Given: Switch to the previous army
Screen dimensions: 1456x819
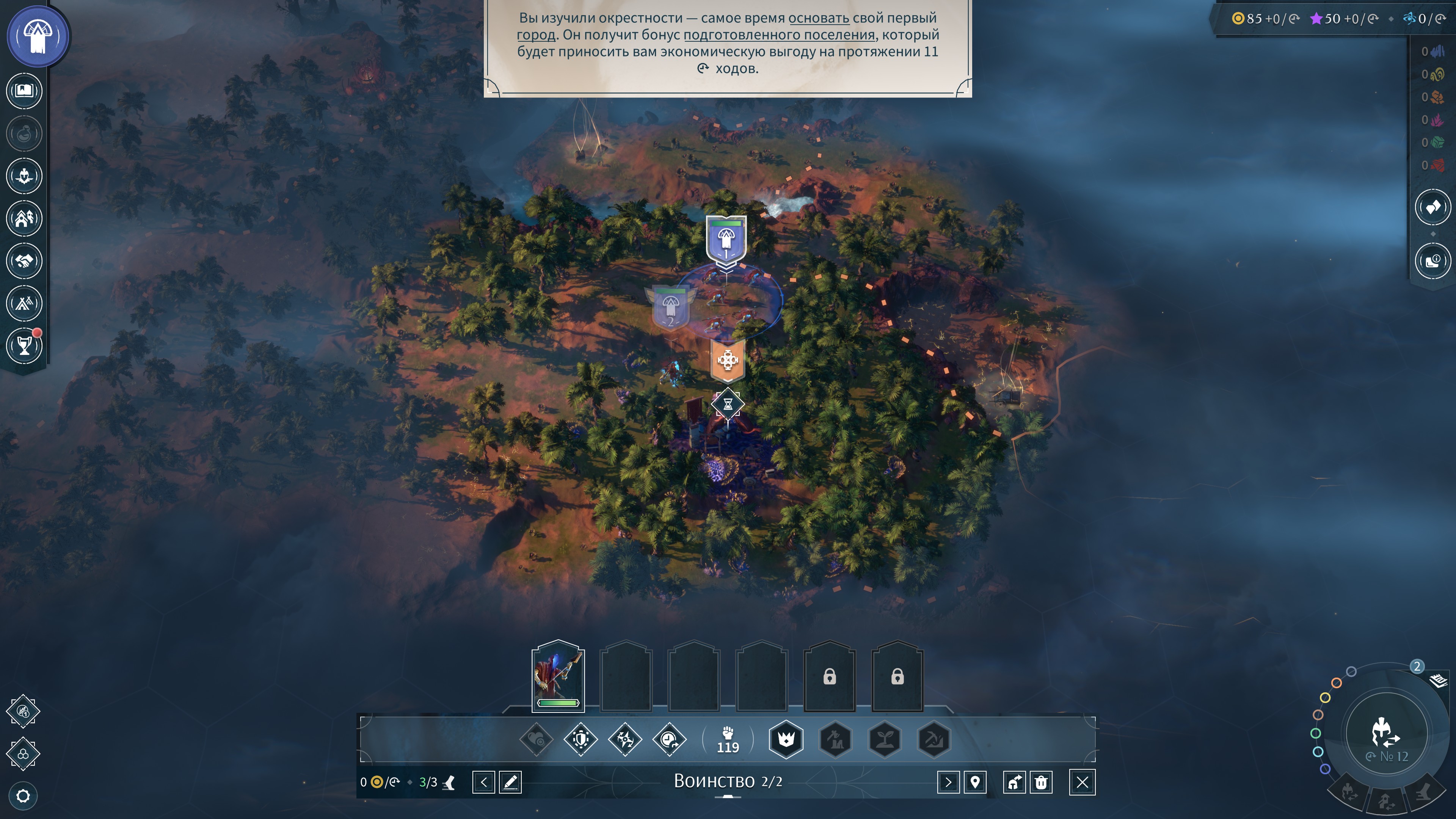Looking at the screenshot, I should [x=483, y=782].
